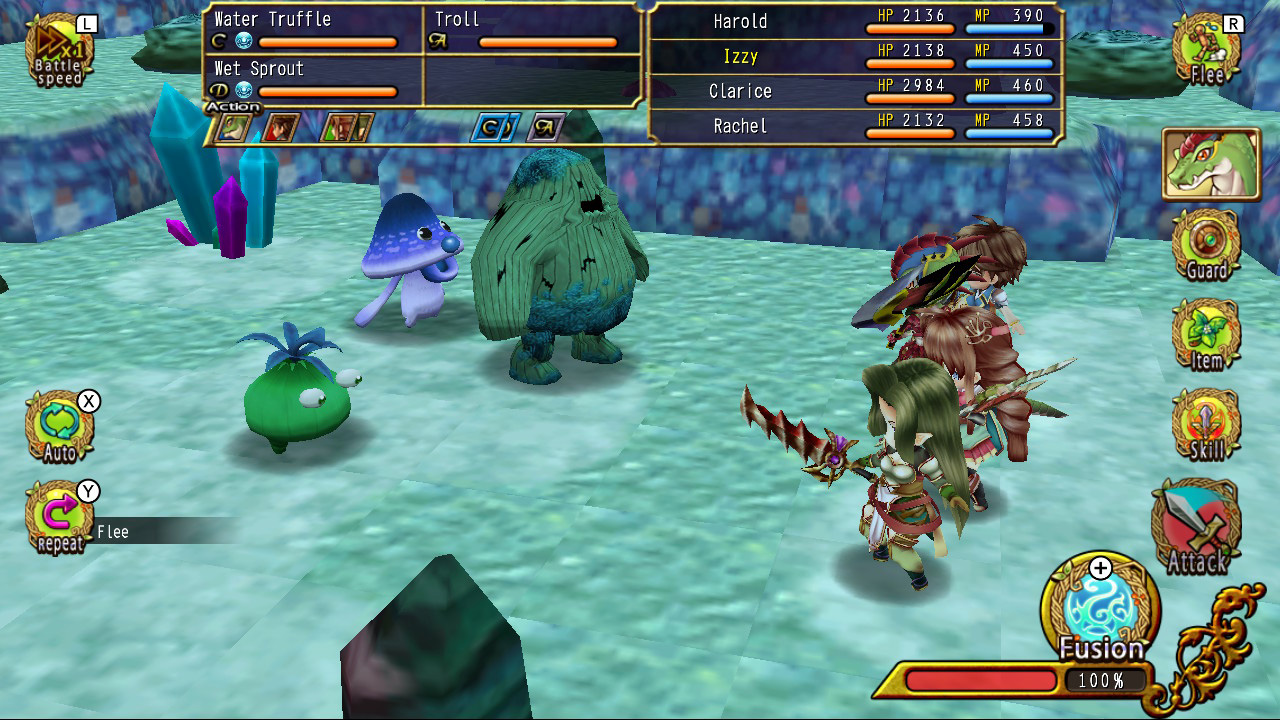Select the first character portrait in Action bar
Screen dimensions: 1280x720
point(232,129)
